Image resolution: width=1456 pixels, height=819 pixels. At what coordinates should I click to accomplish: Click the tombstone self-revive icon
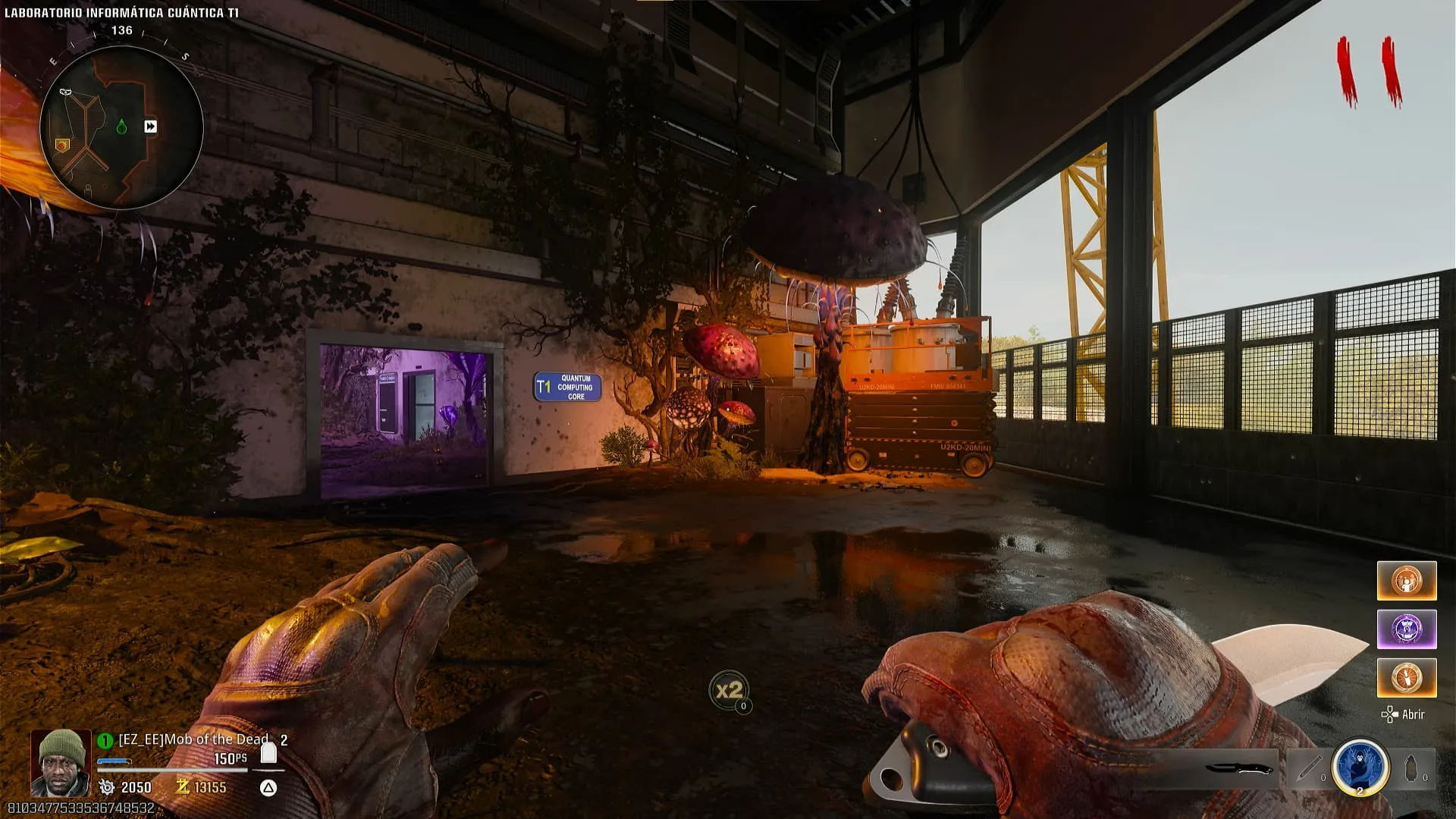pyautogui.click(x=268, y=753)
